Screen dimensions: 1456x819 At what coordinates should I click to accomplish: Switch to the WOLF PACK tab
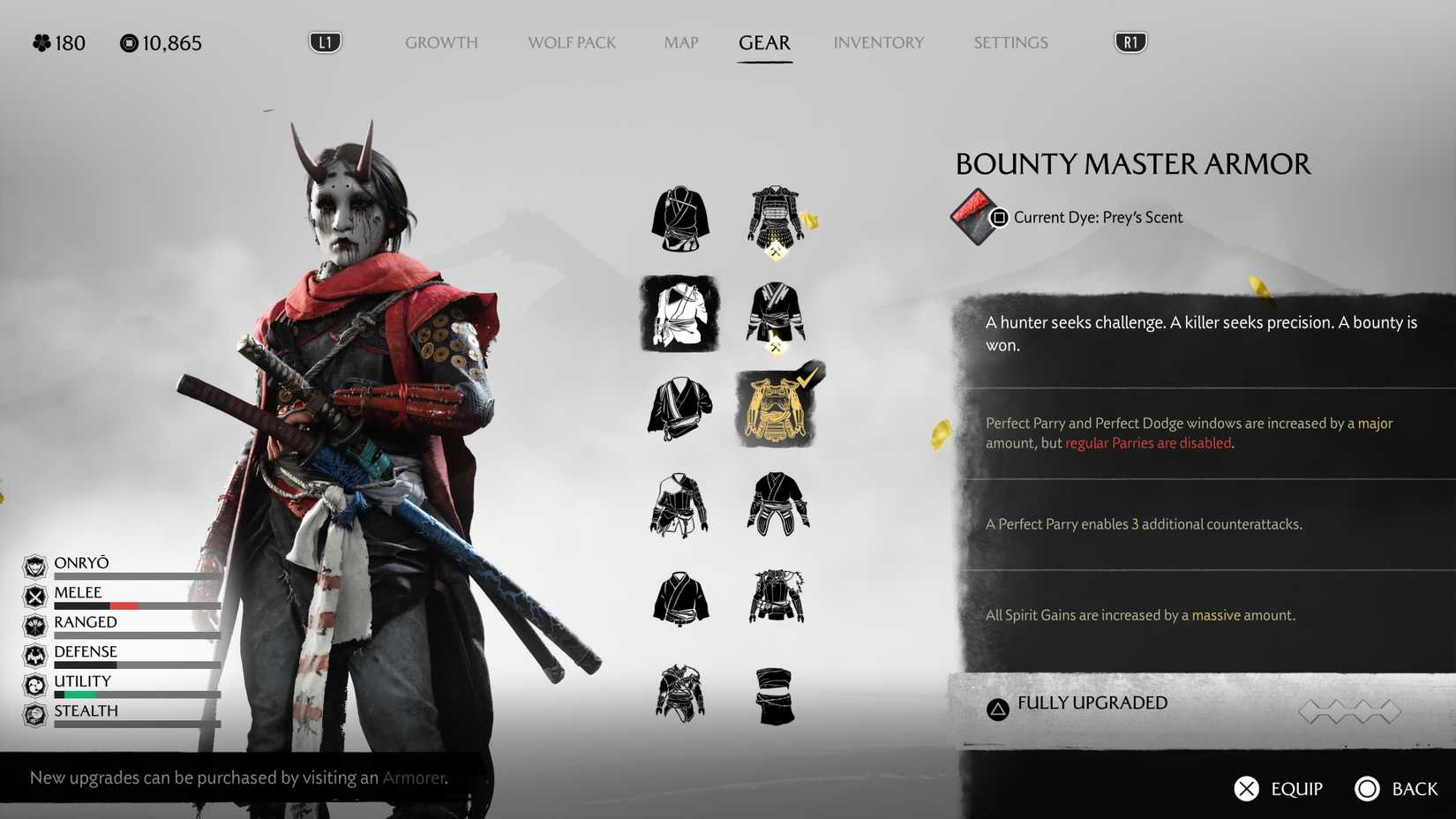(x=572, y=42)
